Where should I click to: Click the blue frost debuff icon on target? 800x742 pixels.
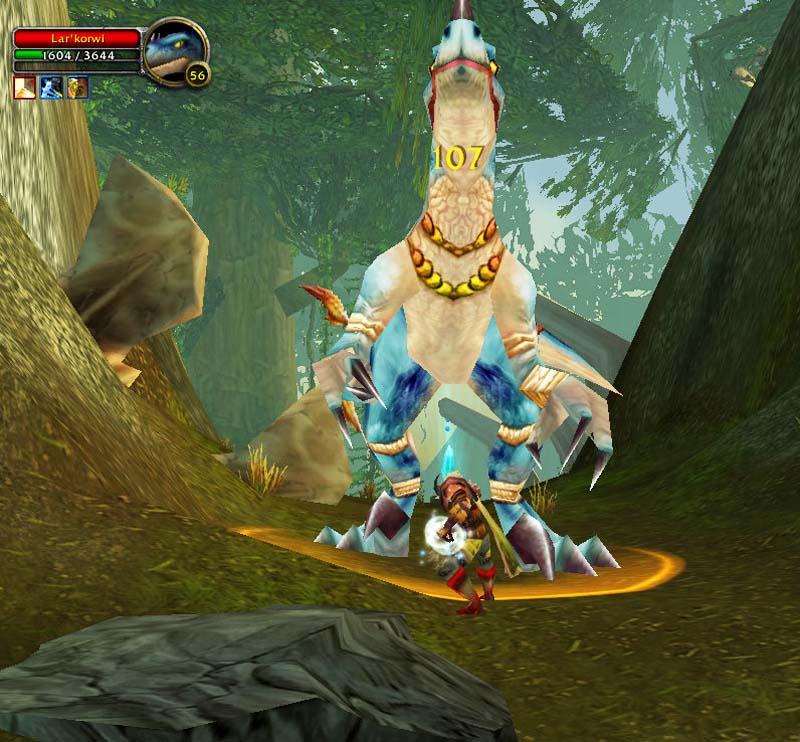pos(51,87)
